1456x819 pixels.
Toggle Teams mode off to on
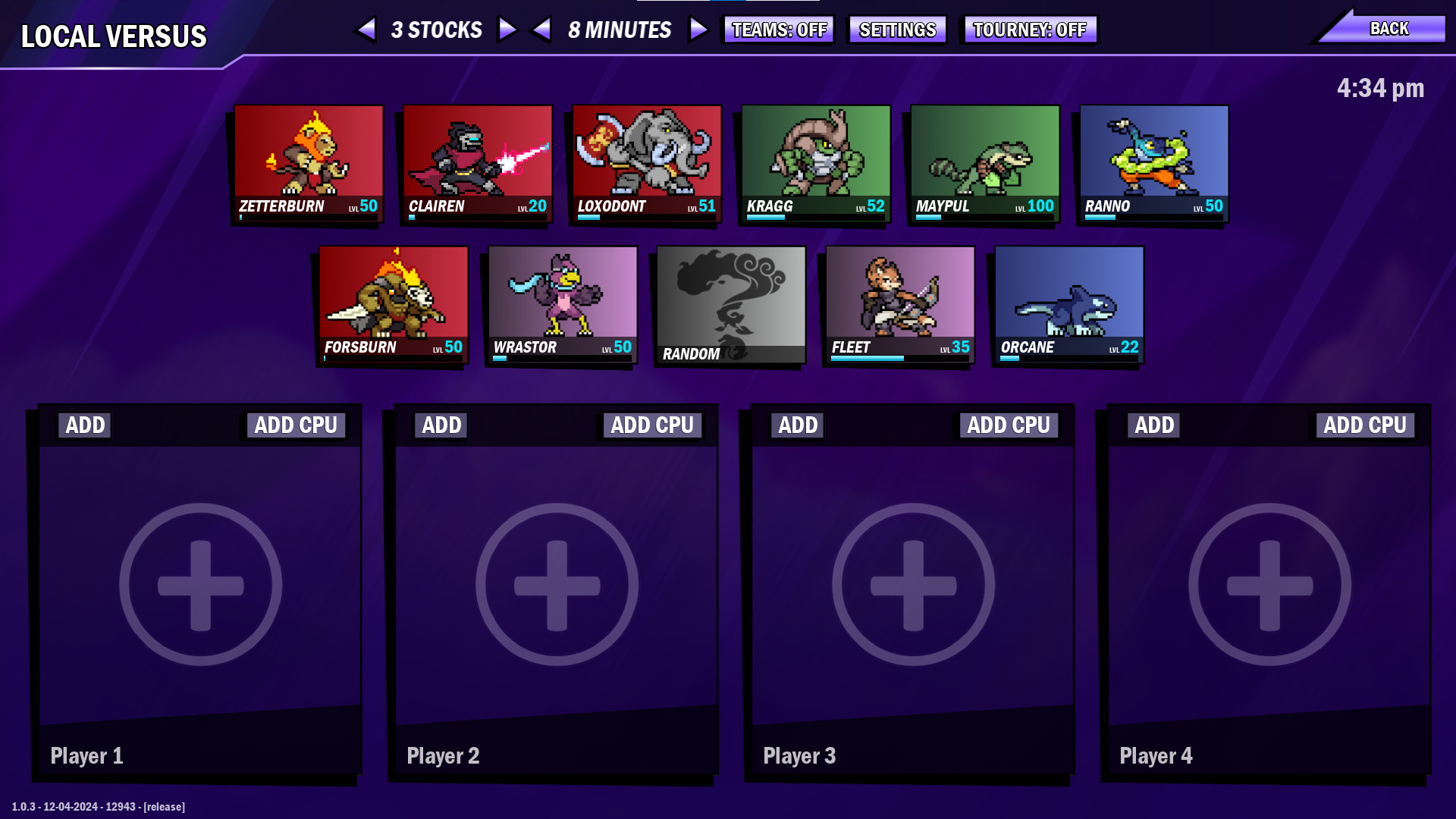778,30
